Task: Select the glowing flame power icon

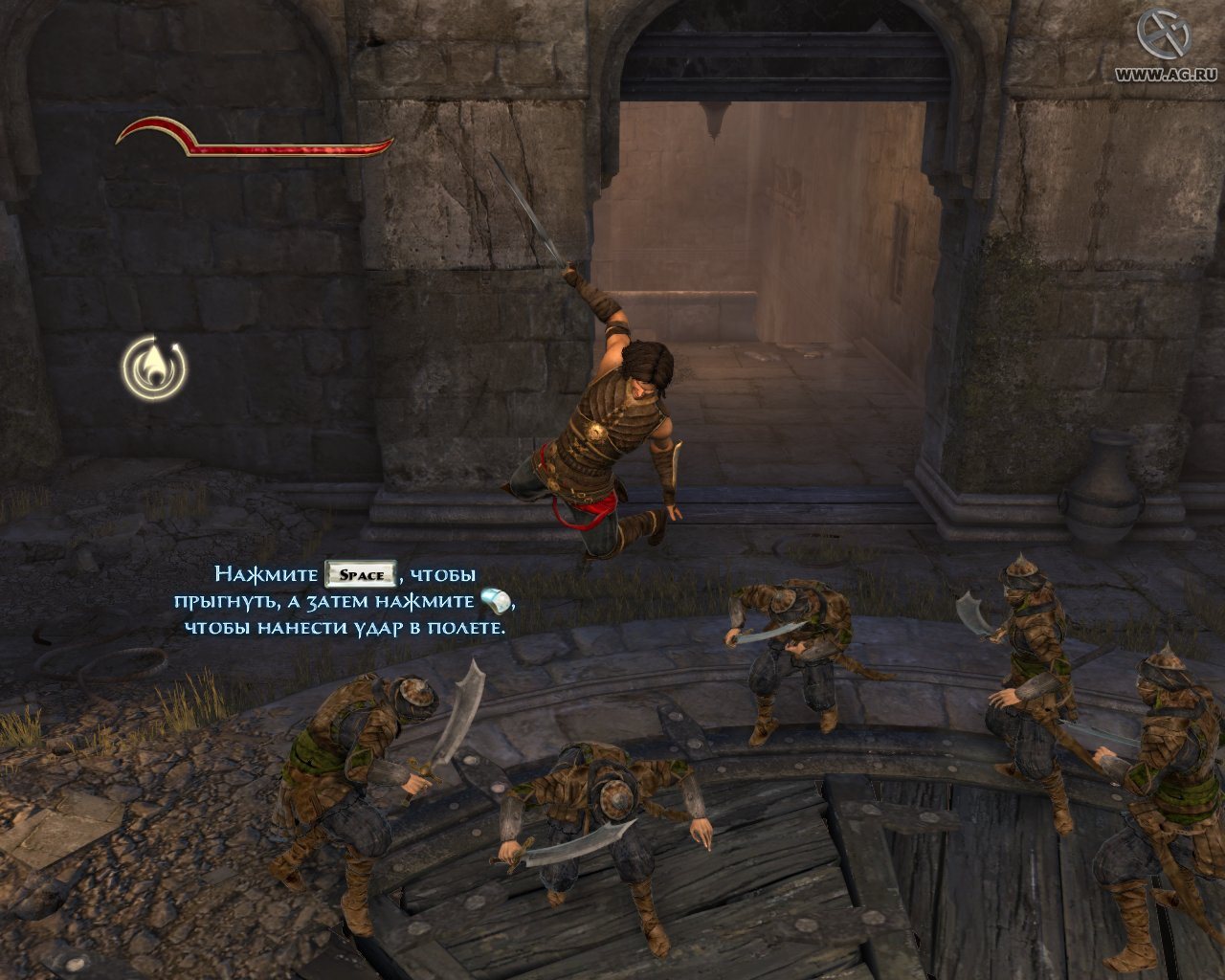Action: point(154,367)
